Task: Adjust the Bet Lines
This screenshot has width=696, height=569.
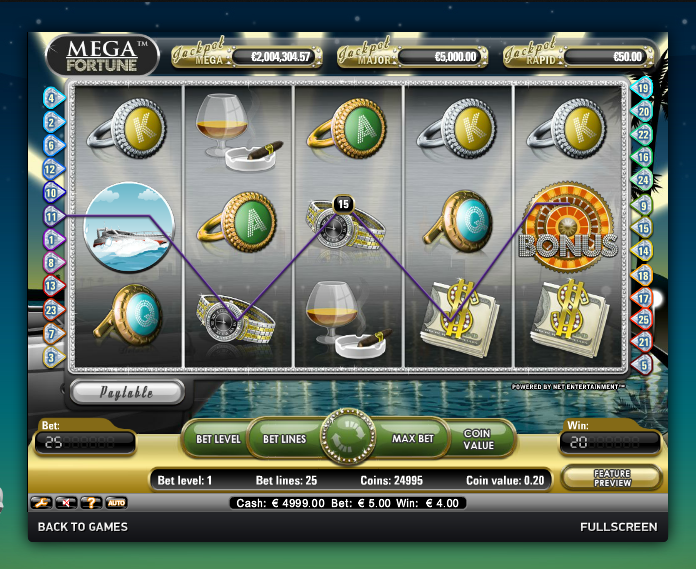Action: (284, 439)
